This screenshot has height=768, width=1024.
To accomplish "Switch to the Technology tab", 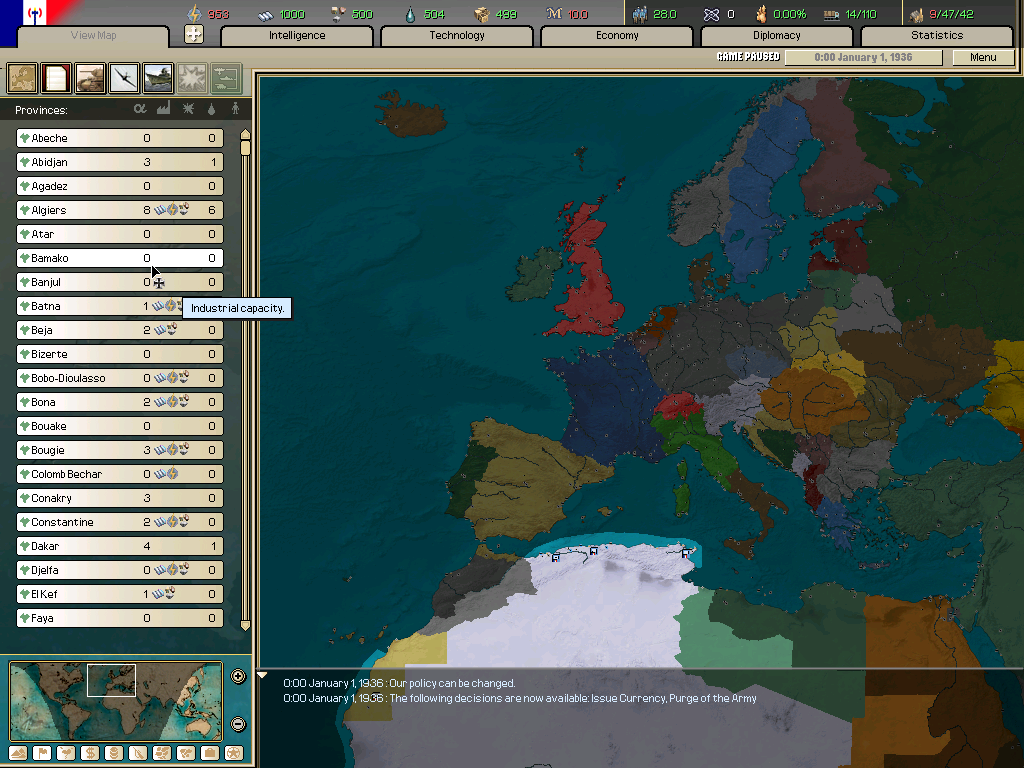I will click(x=457, y=36).
